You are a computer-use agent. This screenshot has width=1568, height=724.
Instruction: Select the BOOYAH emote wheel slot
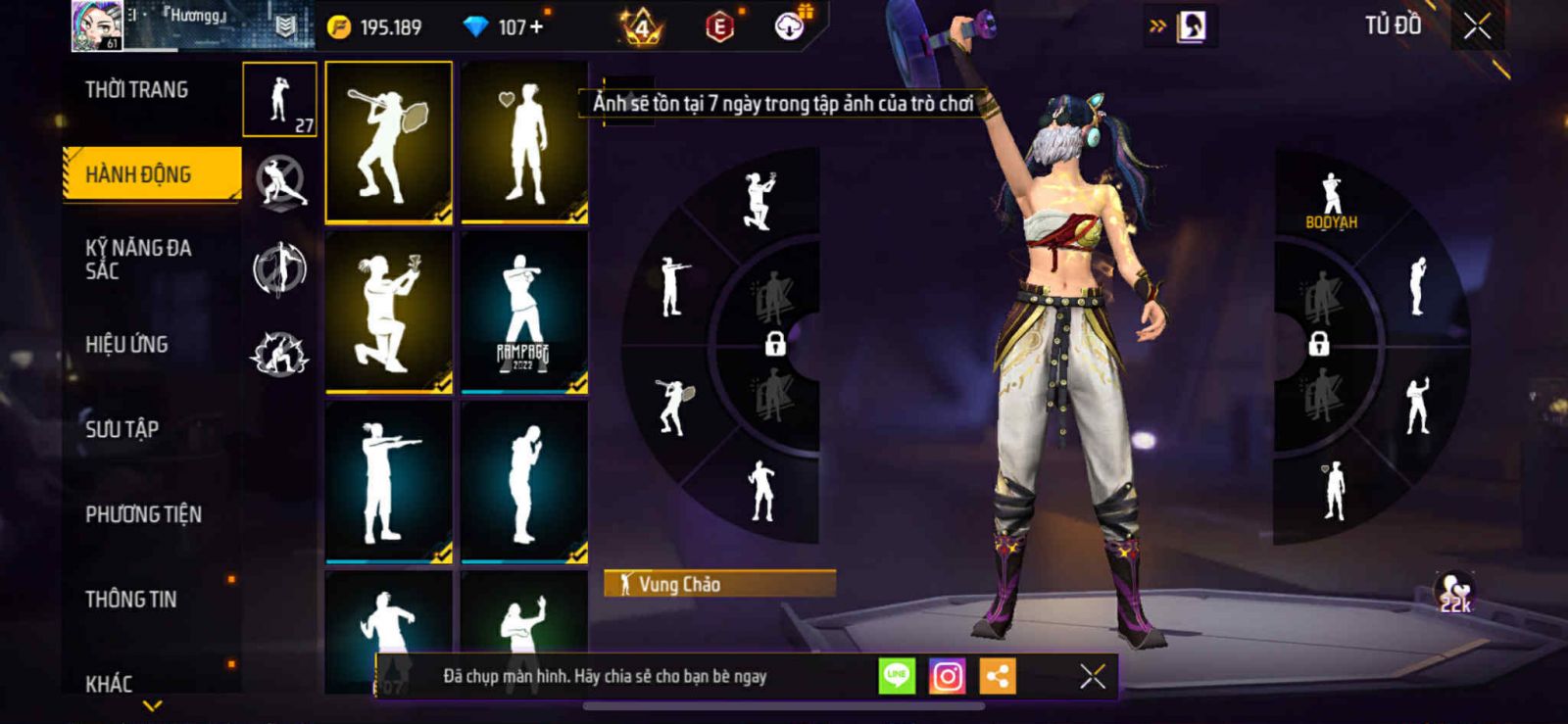click(x=1331, y=201)
